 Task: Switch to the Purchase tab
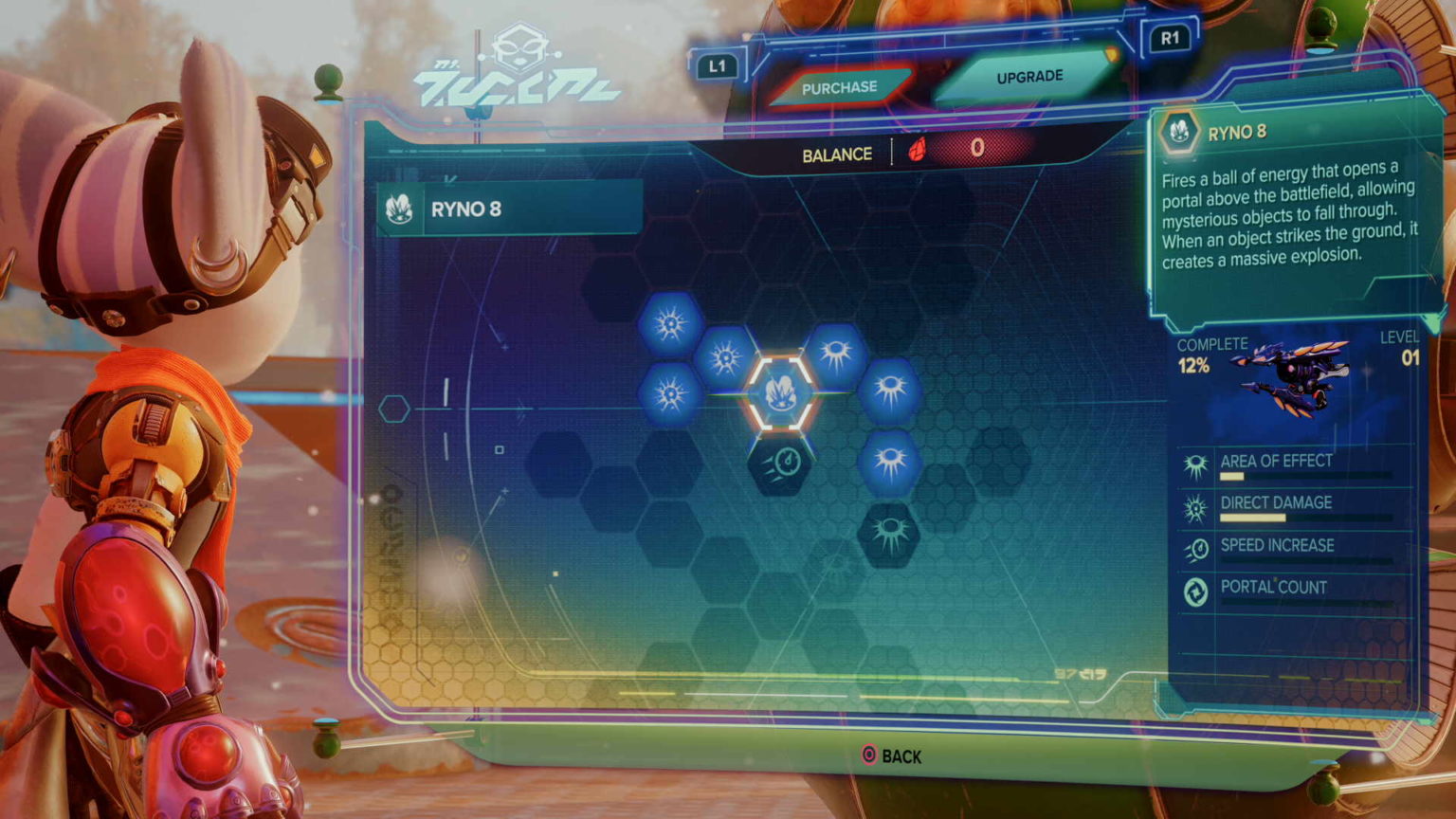point(842,85)
